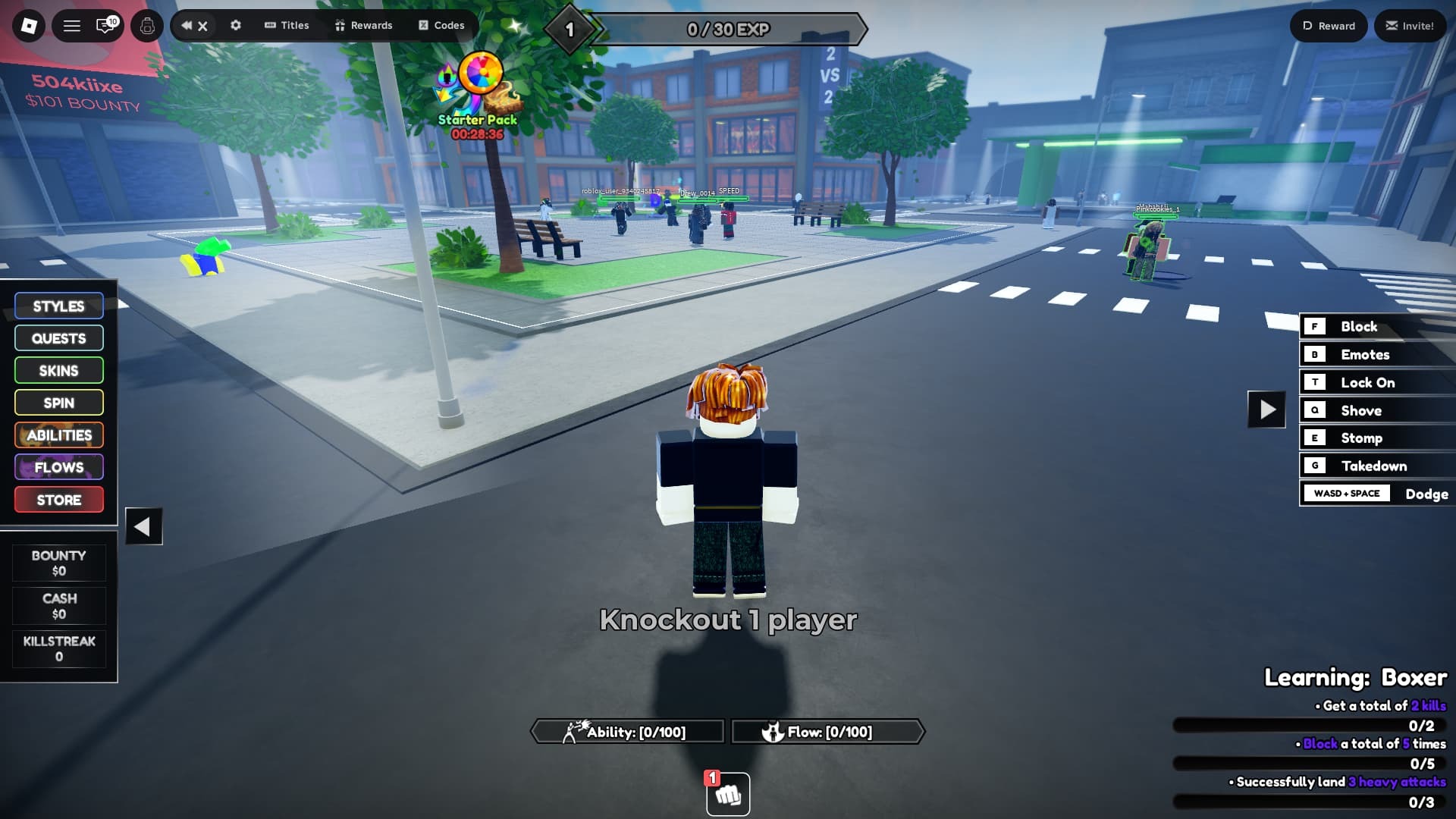Open the game settings gear
Image resolution: width=1456 pixels, height=819 pixels.
[x=235, y=25]
